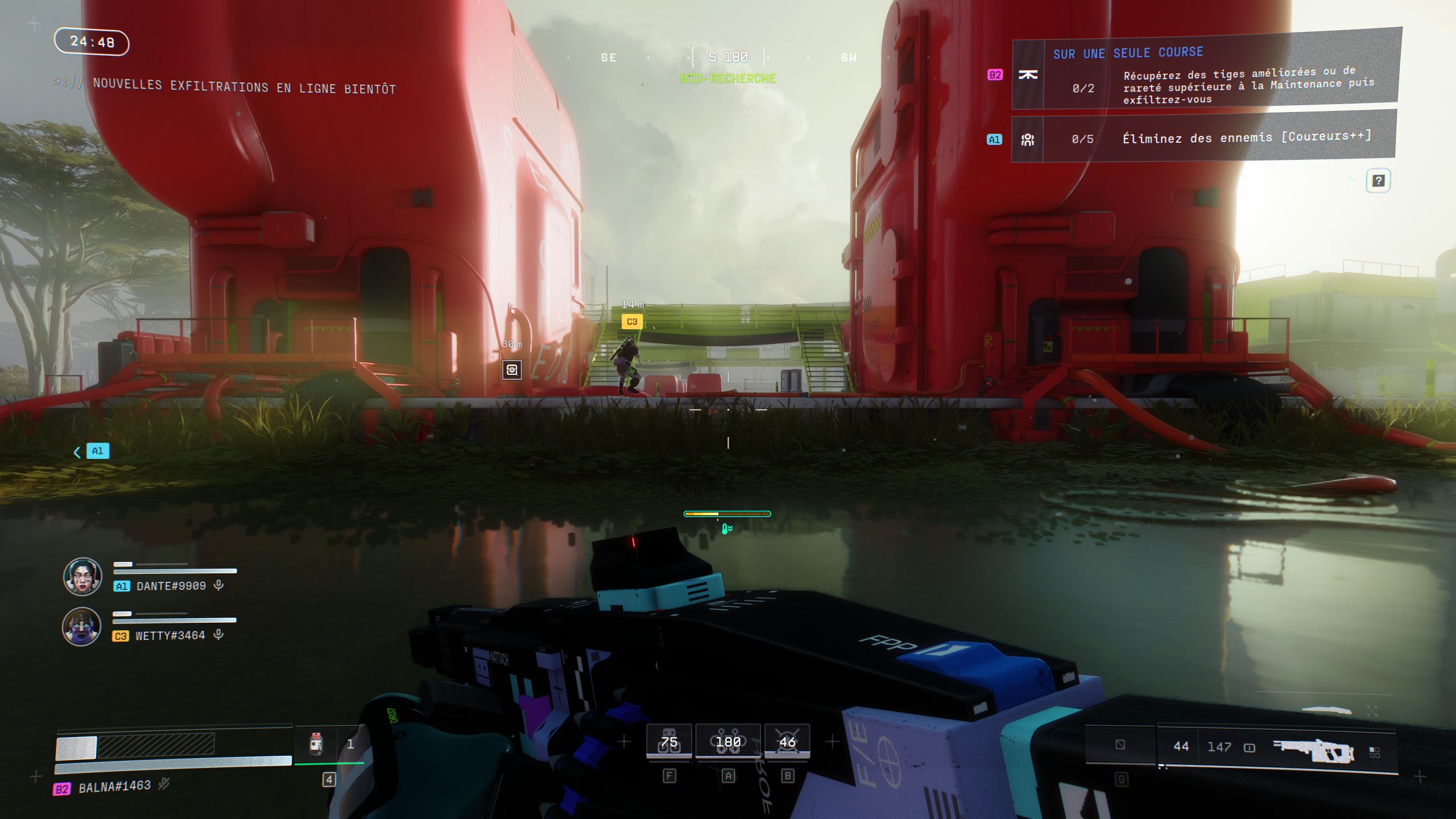Open the question mark help icon
Viewport: 1456px width, 819px height.
(1378, 181)
